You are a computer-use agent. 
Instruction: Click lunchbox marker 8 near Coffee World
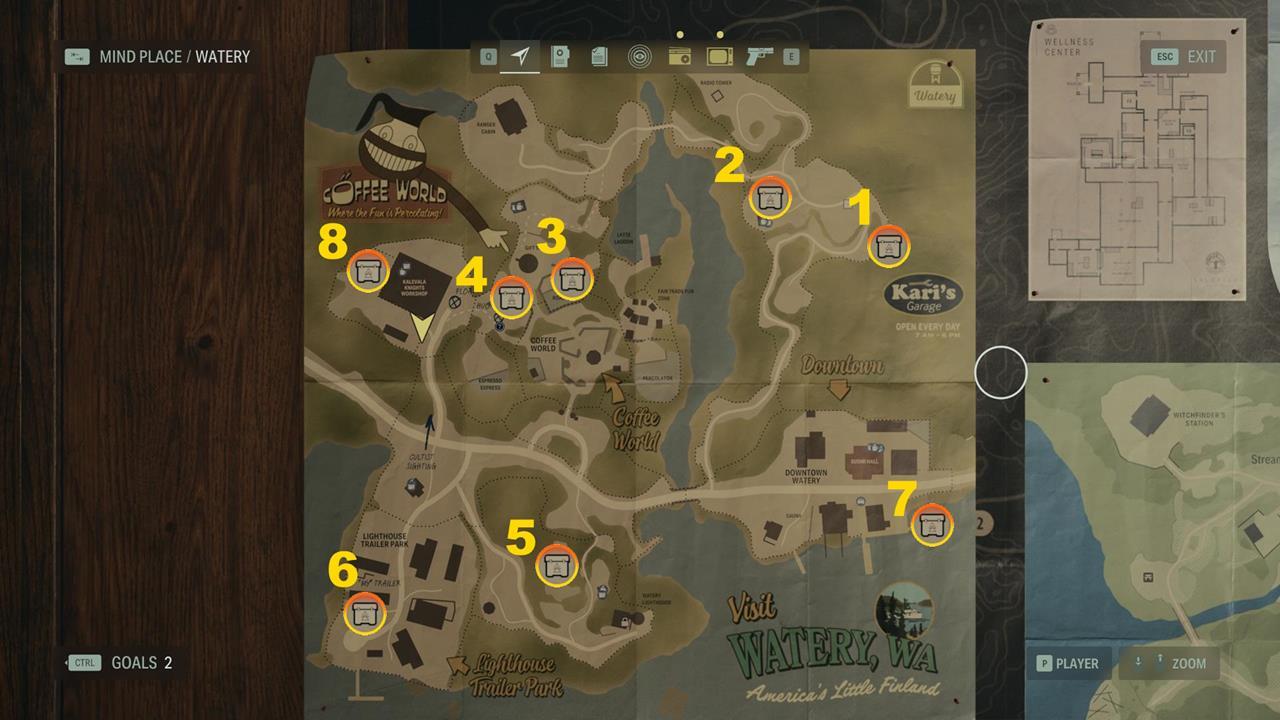pyautogui.click(x=367, y=272)
